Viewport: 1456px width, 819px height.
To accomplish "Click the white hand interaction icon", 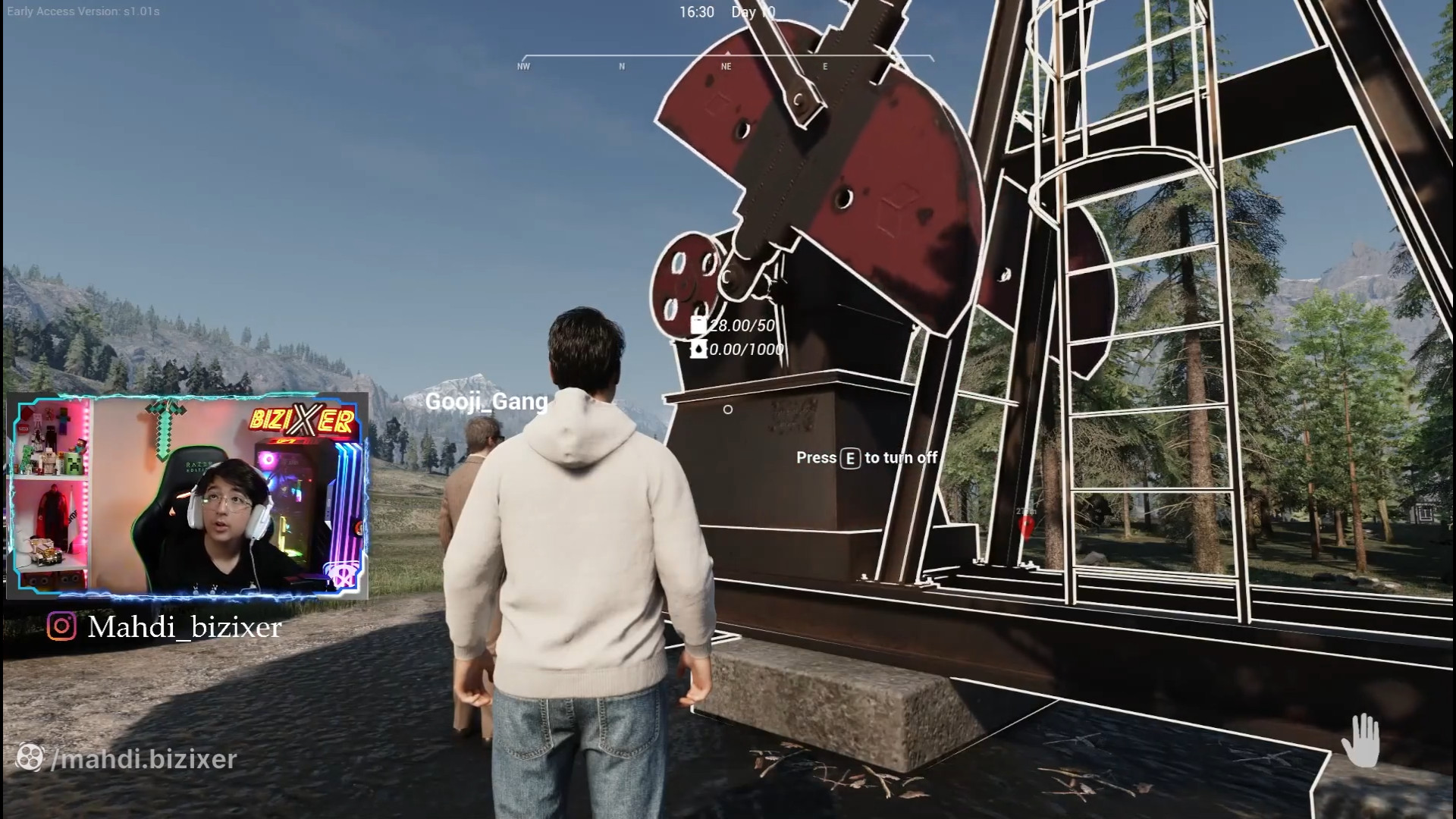I will [1361, 740].
